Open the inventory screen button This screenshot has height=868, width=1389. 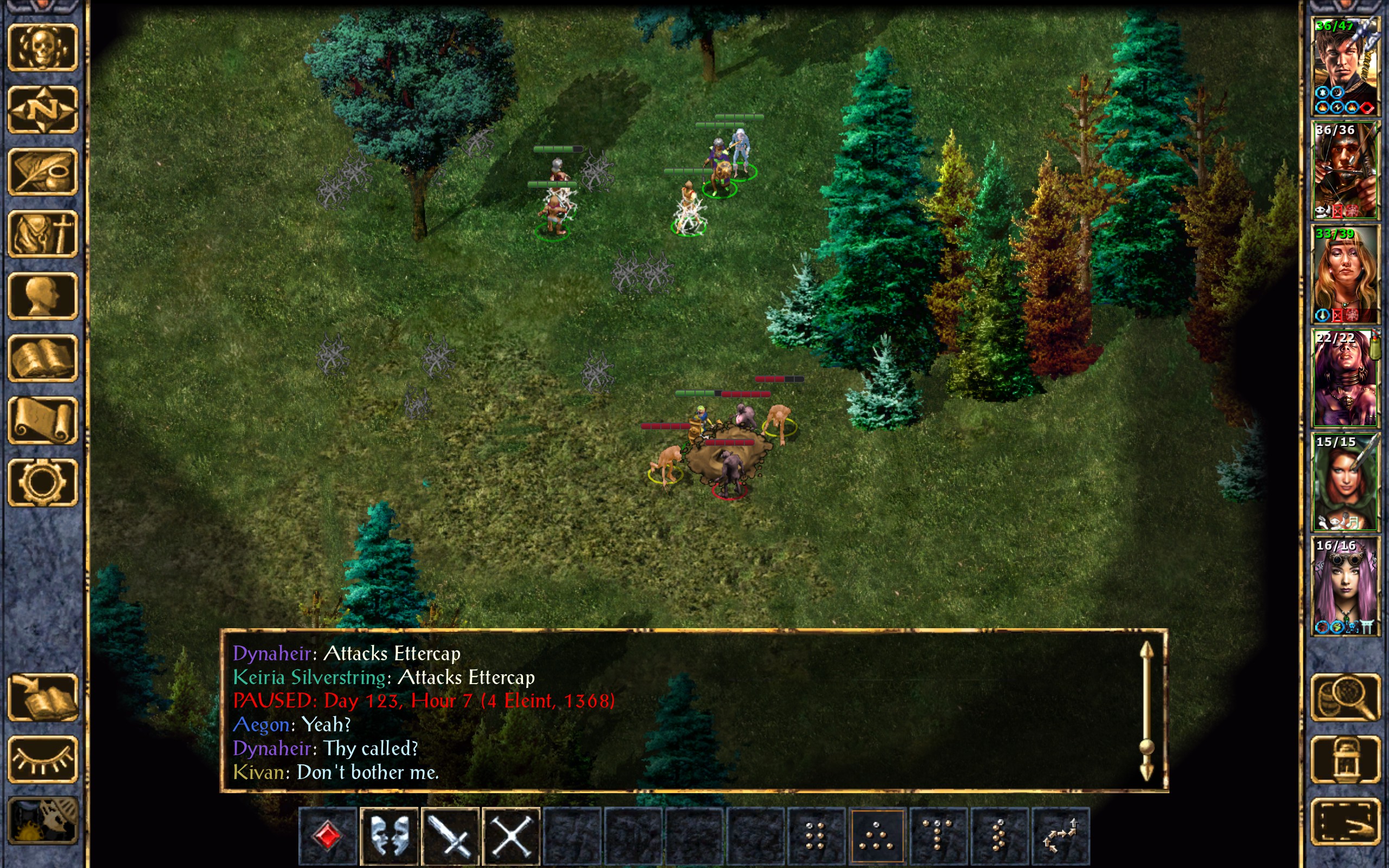click(x=42, y=234)
